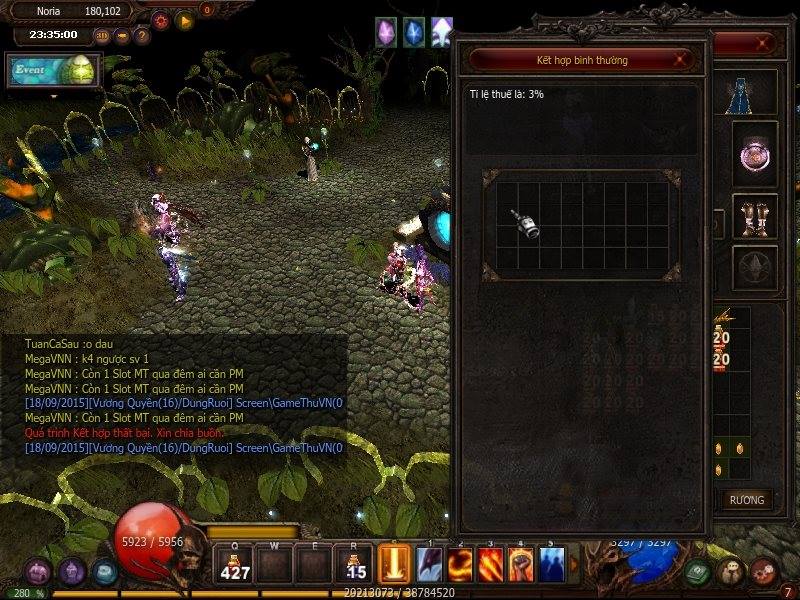Activate skill slot 4 fist ability

tap(521, 564)
